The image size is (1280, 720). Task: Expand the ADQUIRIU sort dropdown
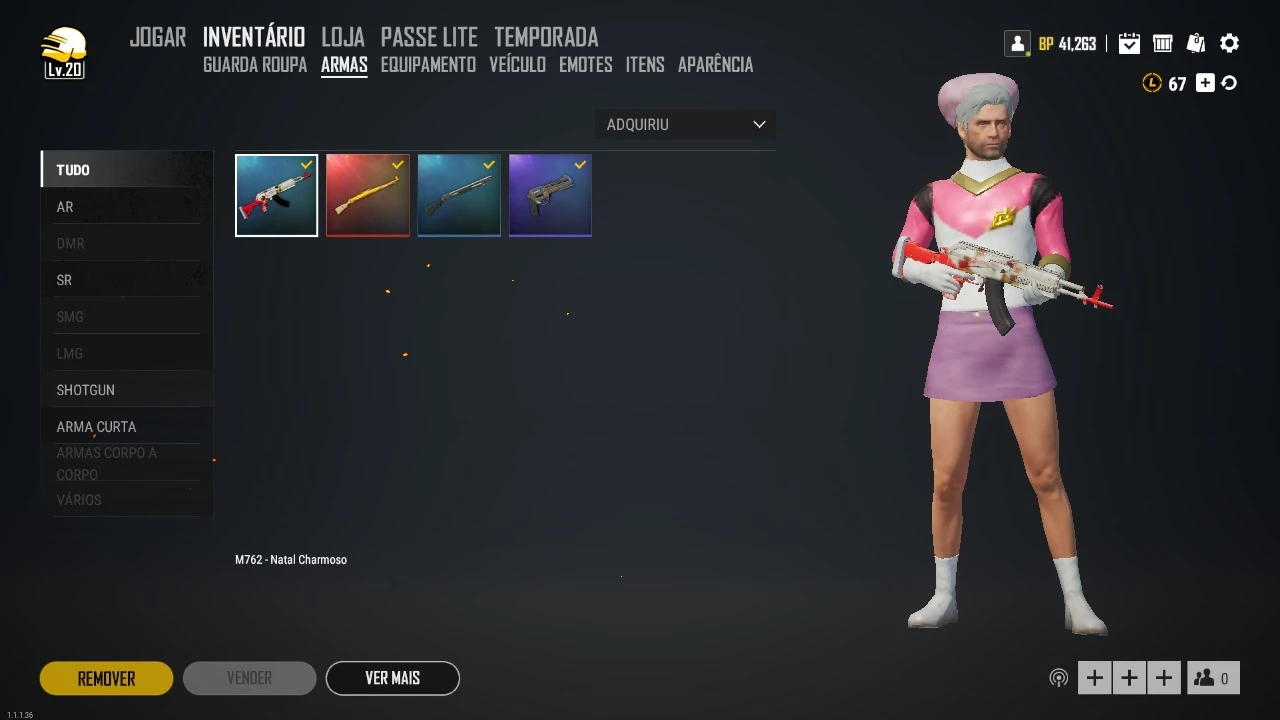point(685,125)
